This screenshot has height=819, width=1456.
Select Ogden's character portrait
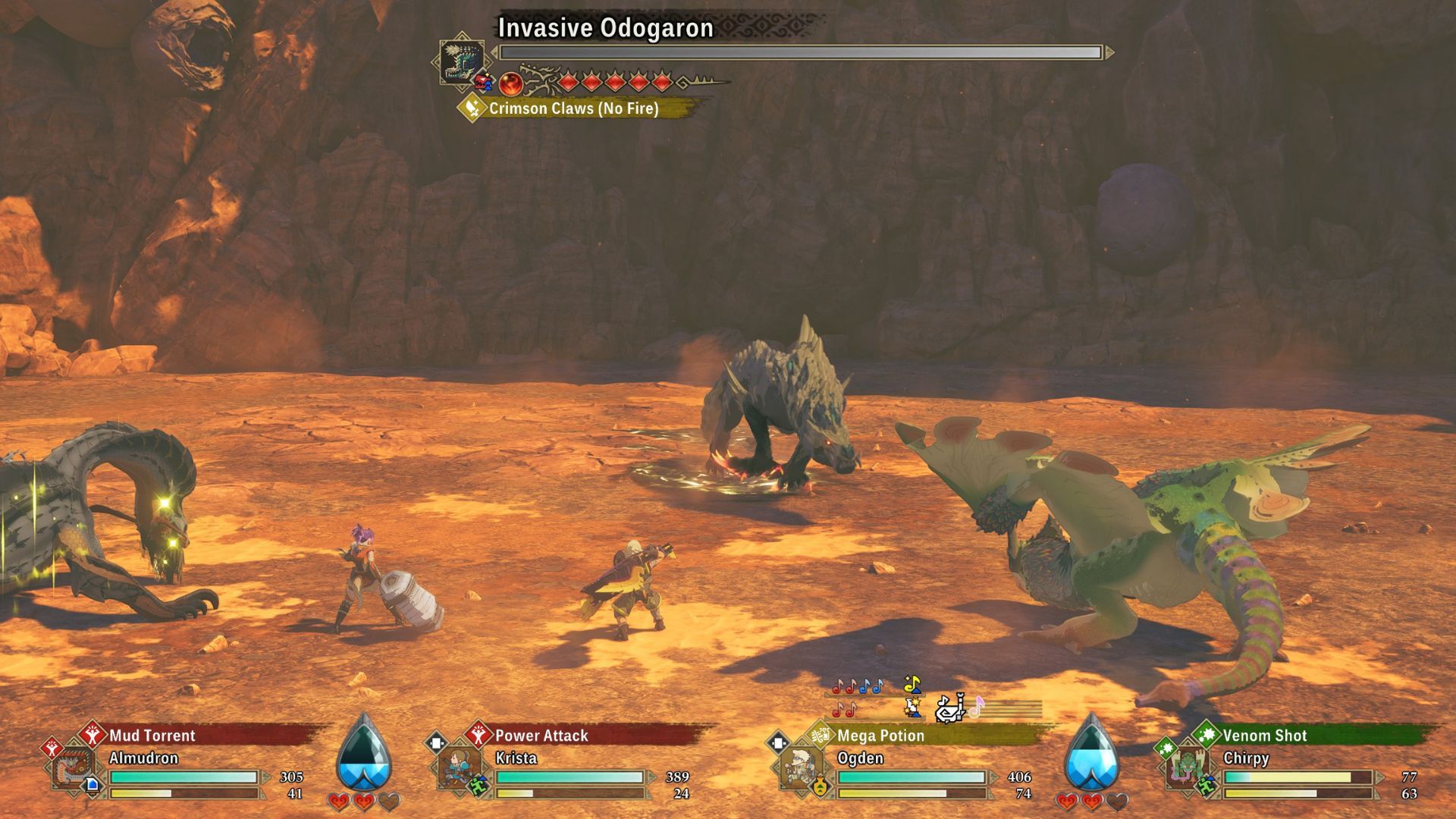801,769
